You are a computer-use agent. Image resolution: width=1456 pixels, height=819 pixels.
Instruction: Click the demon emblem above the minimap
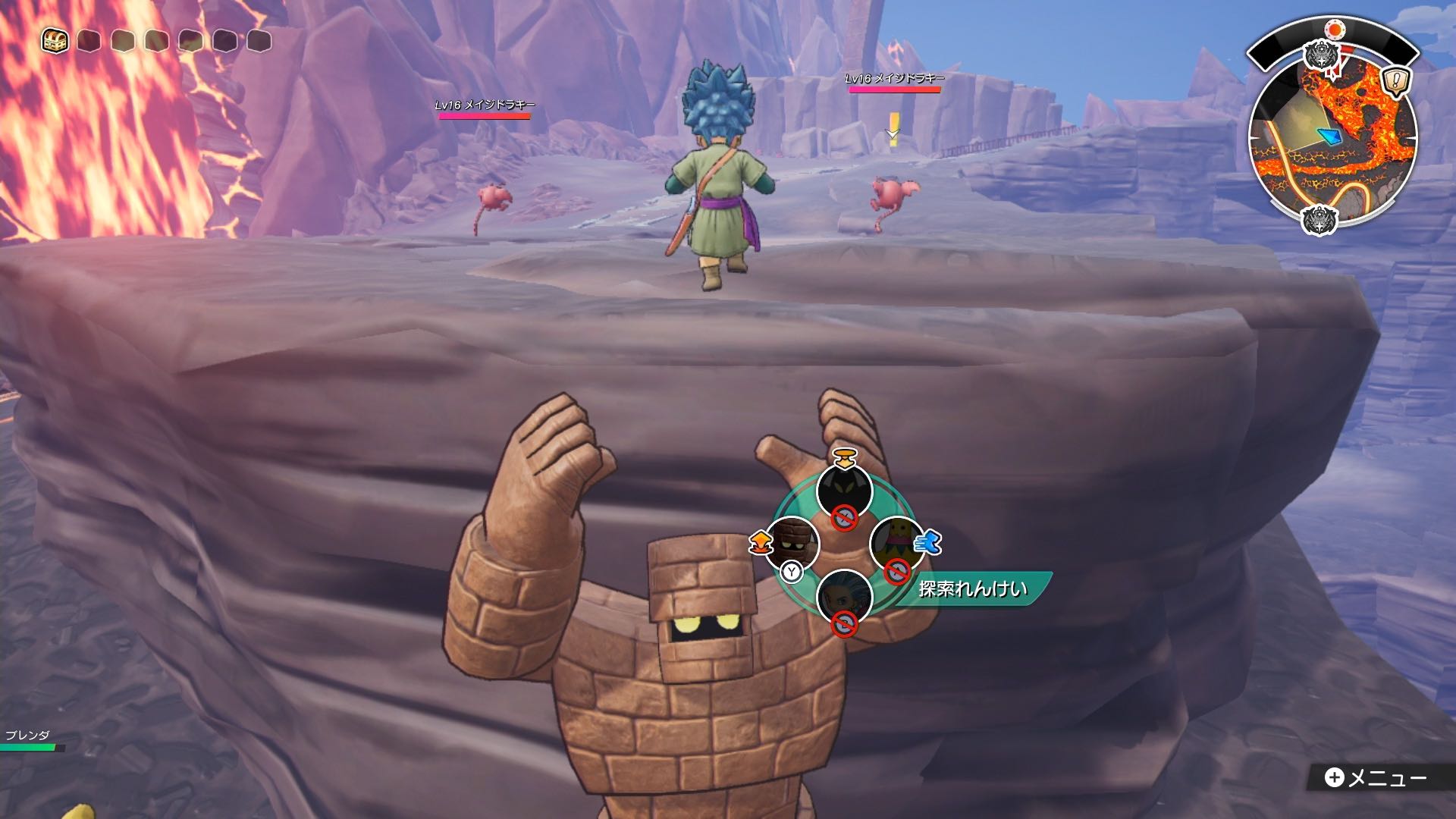point(1323,55)
